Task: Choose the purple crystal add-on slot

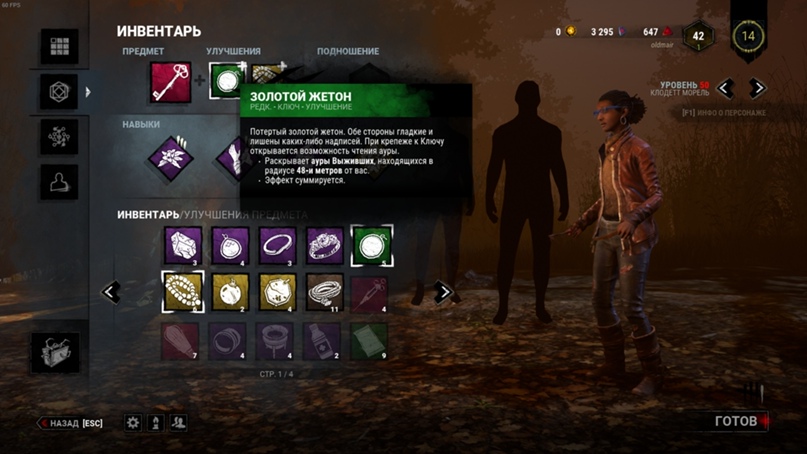Action: pyautogui.click(x=183, y=245)
